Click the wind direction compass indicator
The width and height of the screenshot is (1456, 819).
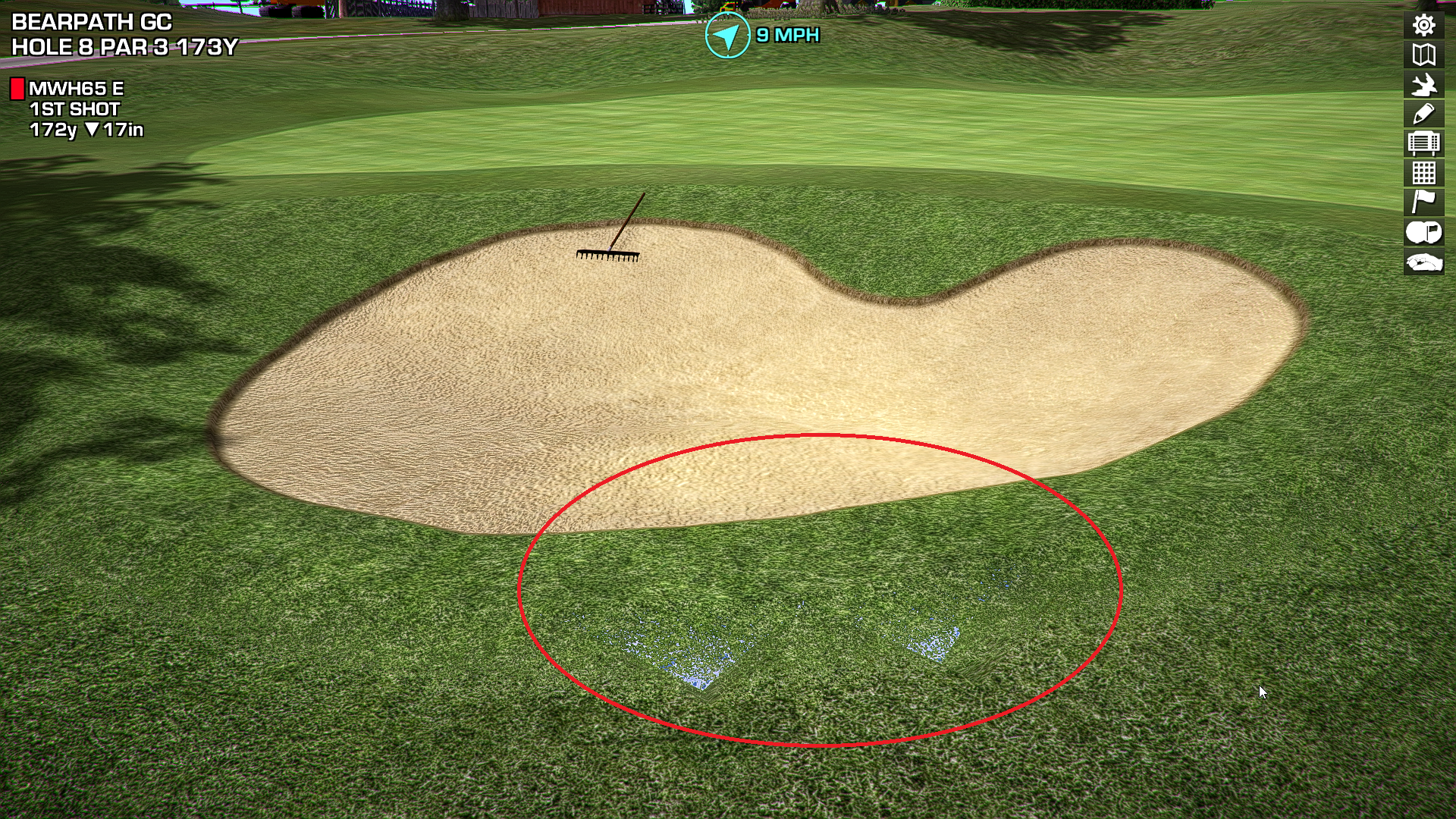[x=726, y=35]
